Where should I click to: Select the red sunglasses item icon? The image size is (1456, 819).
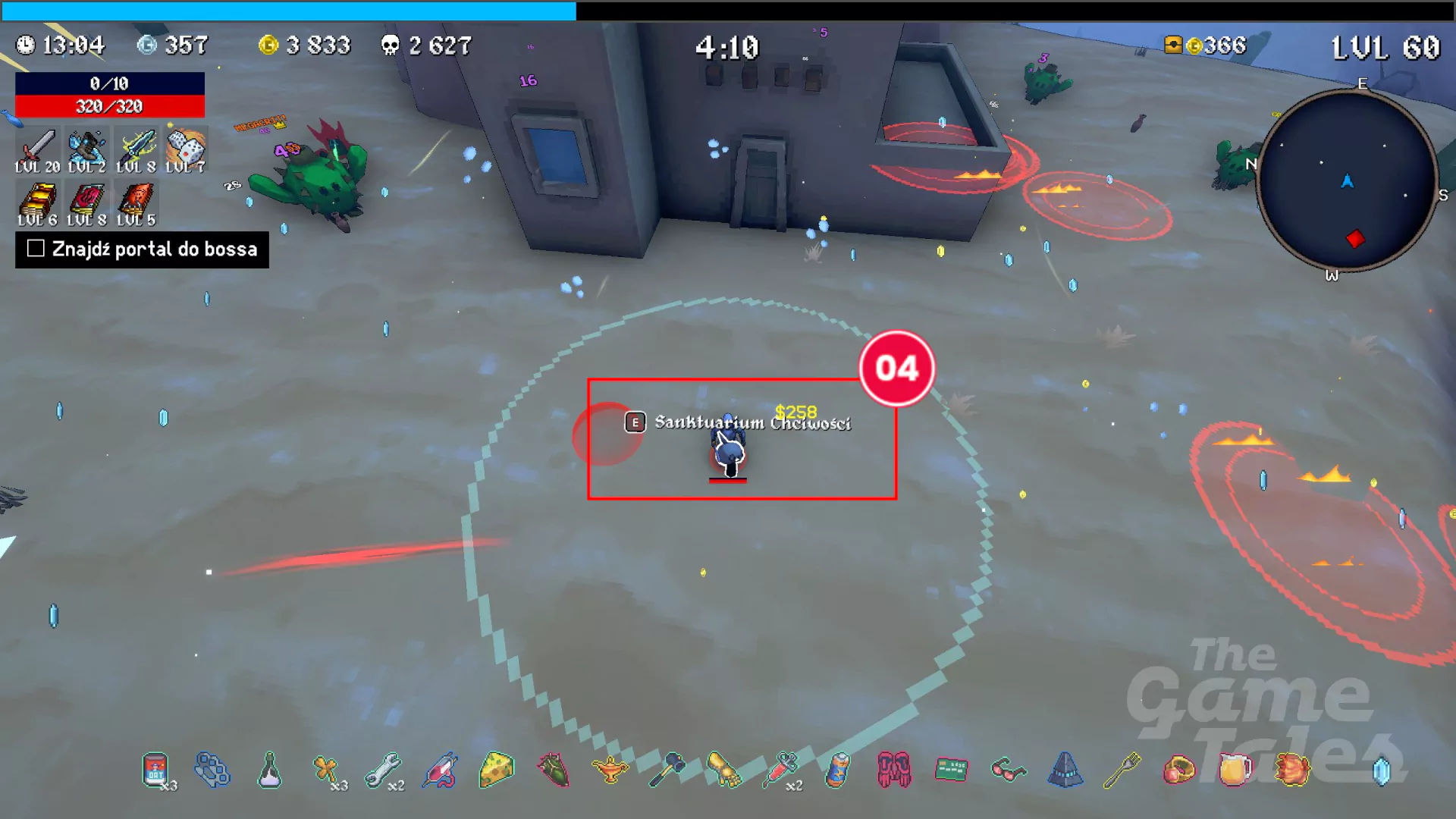(x=1009, y=770)
